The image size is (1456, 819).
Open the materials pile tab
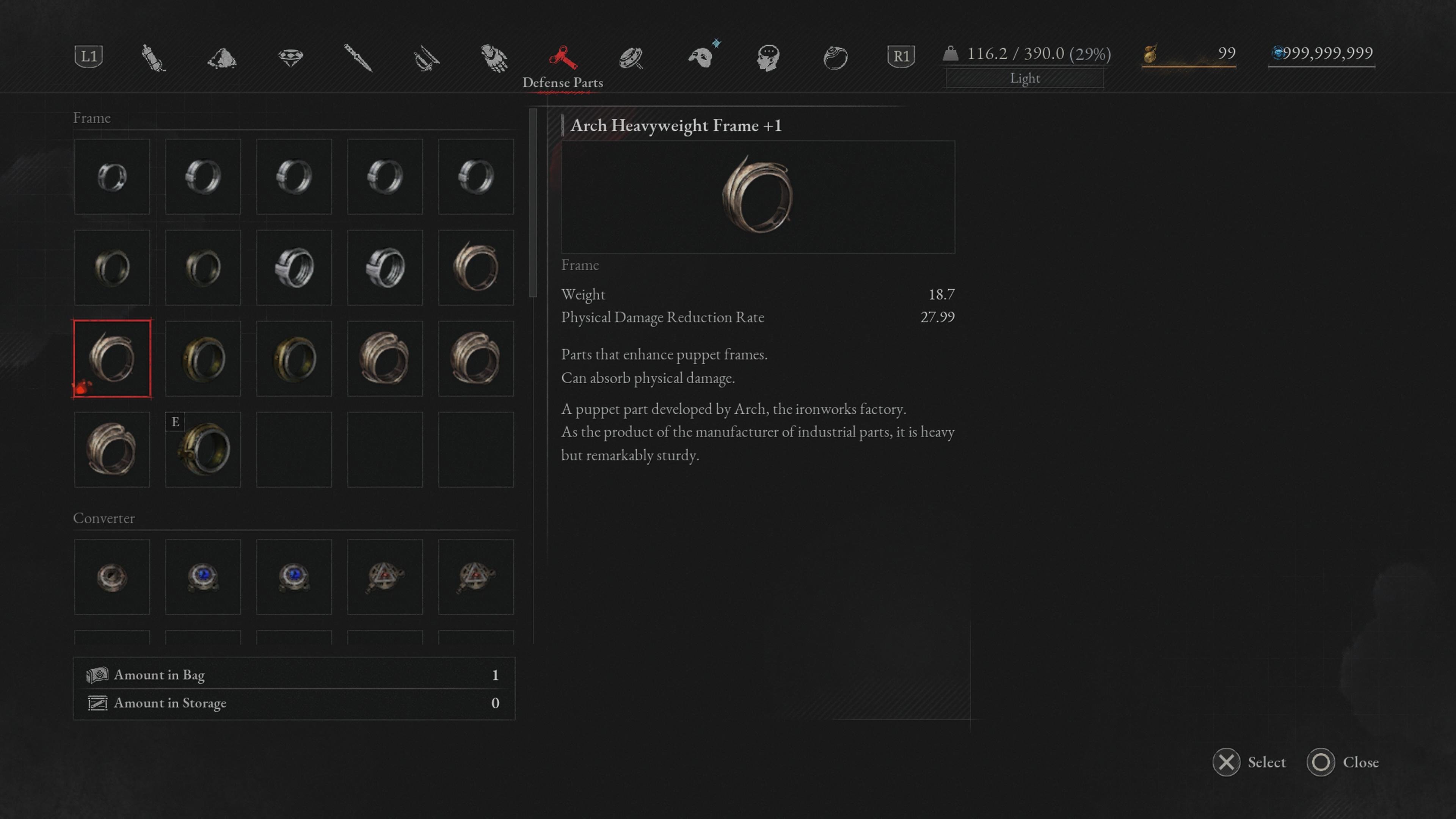point(221,58)
